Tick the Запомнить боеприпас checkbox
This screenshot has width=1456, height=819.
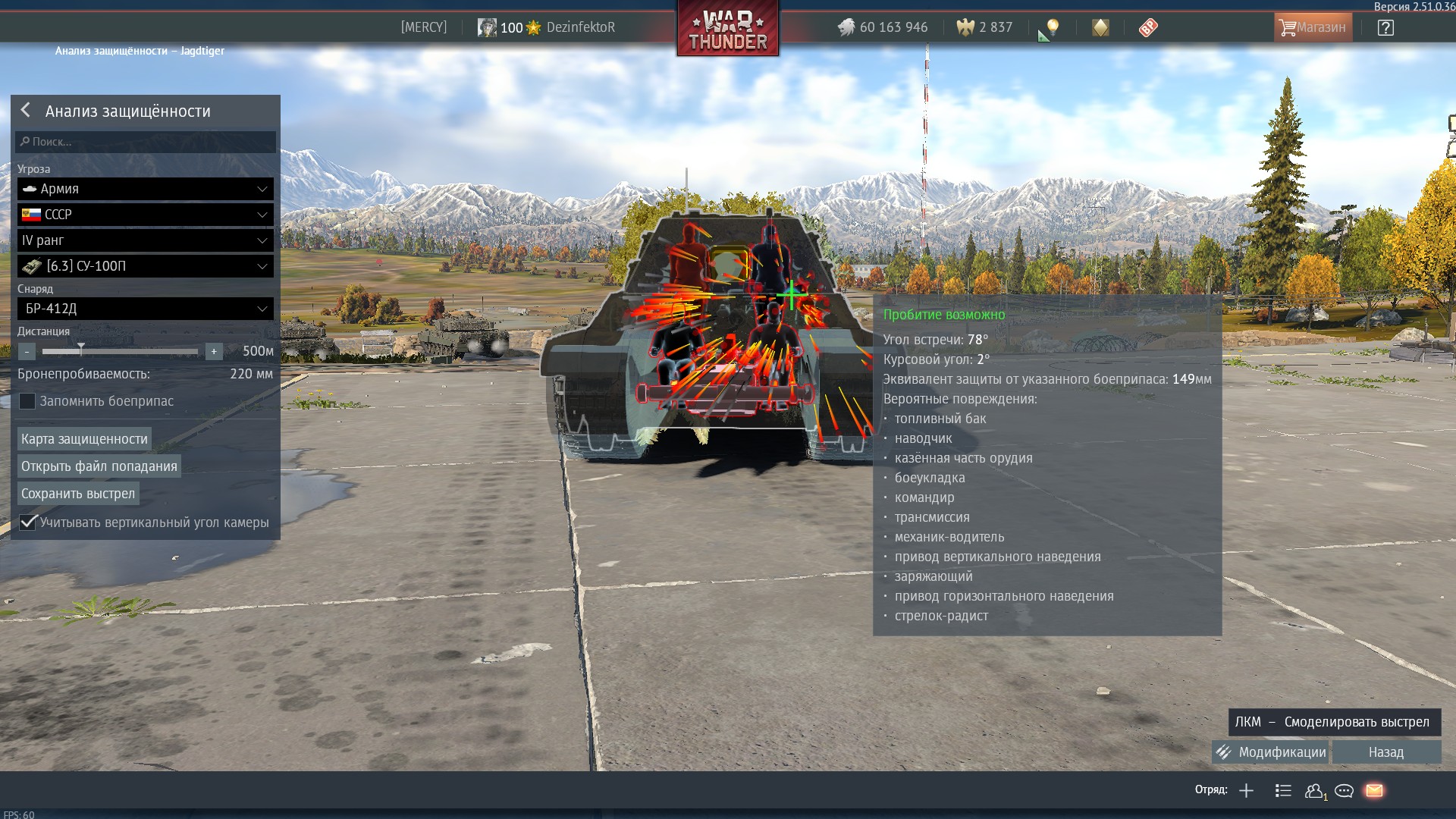tap(27, 401)
